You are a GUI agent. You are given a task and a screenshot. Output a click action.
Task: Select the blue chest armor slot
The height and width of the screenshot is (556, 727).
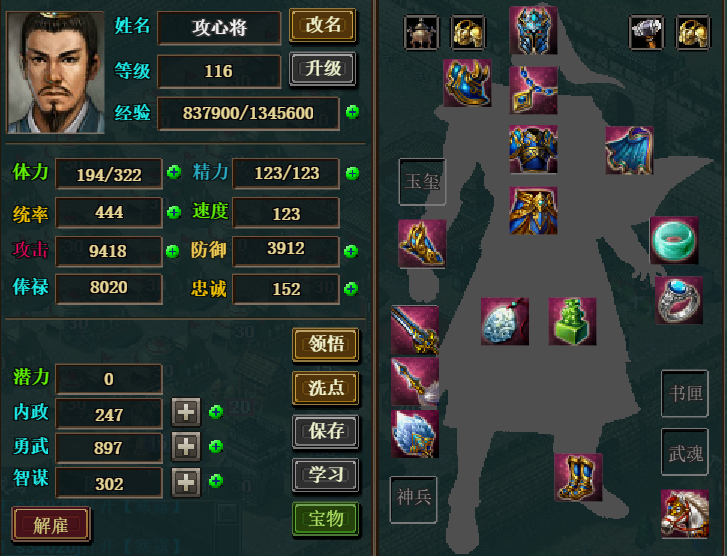point(533,150)
